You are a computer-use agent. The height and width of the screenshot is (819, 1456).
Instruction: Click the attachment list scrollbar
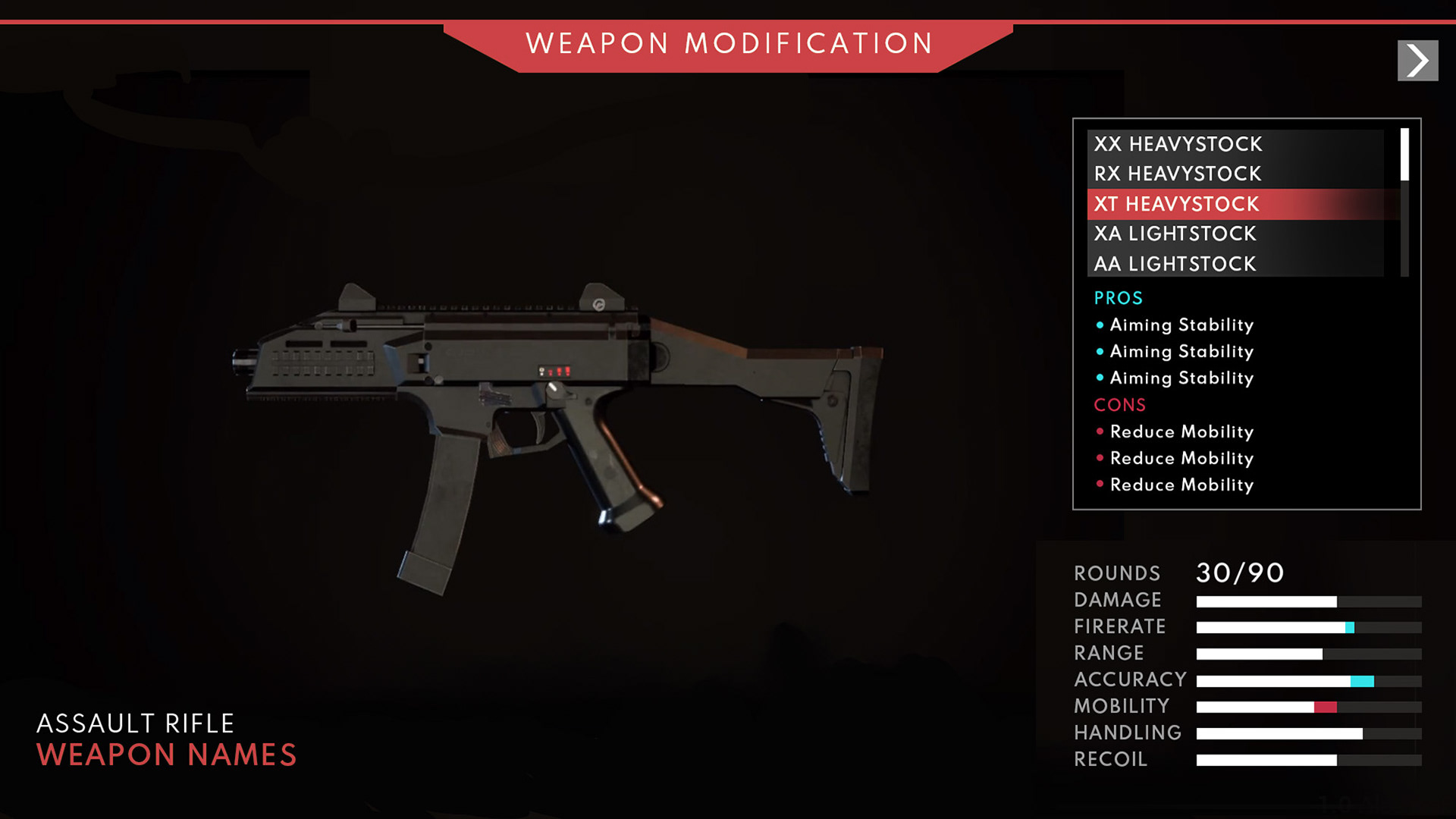(1404, 155)
